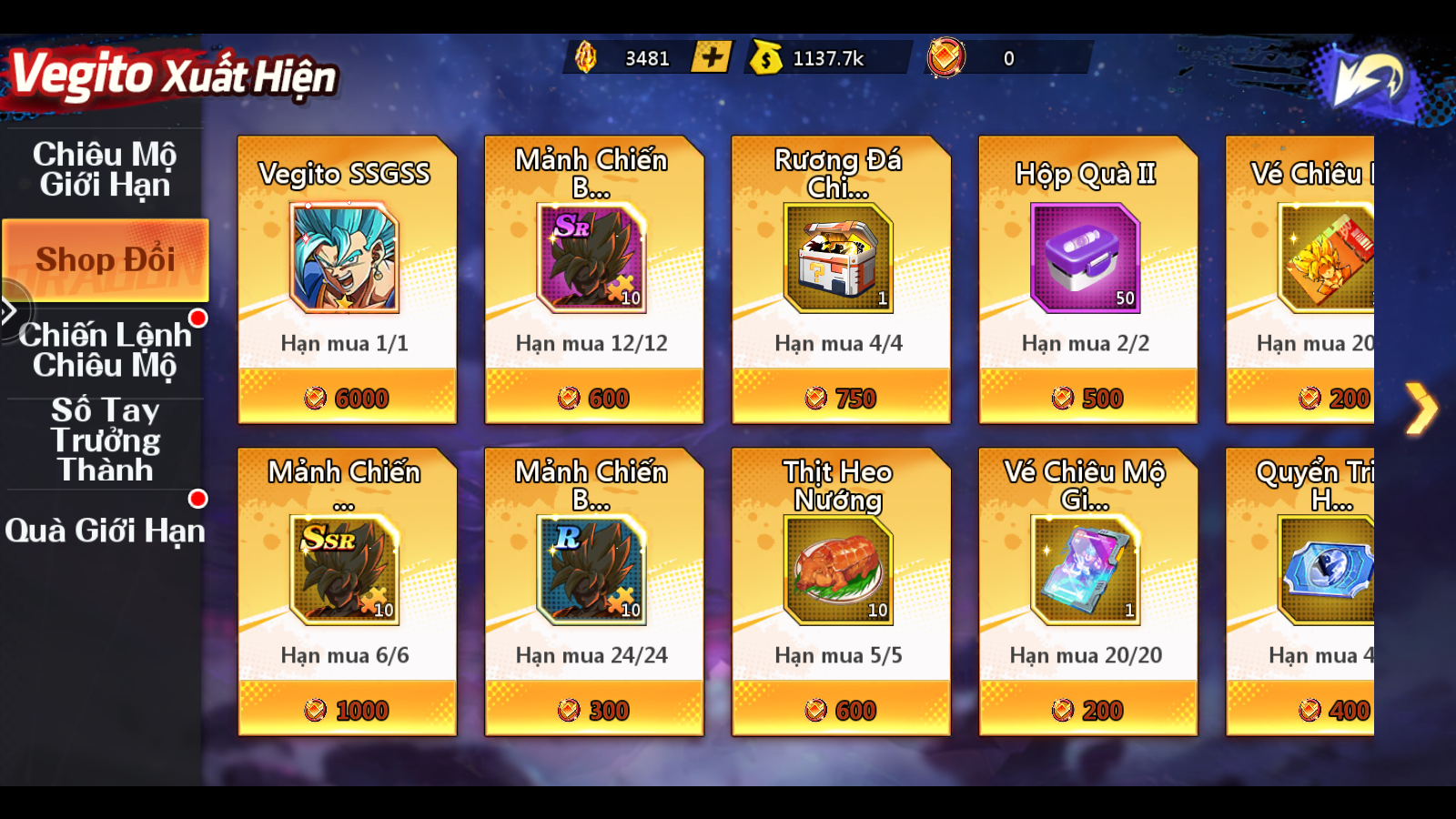Switch to Chiến Lệnh Chiêu Mộ tab
Image resolution: width=1456 pixels, height=819 pixels.
click(x=105, y=349)
